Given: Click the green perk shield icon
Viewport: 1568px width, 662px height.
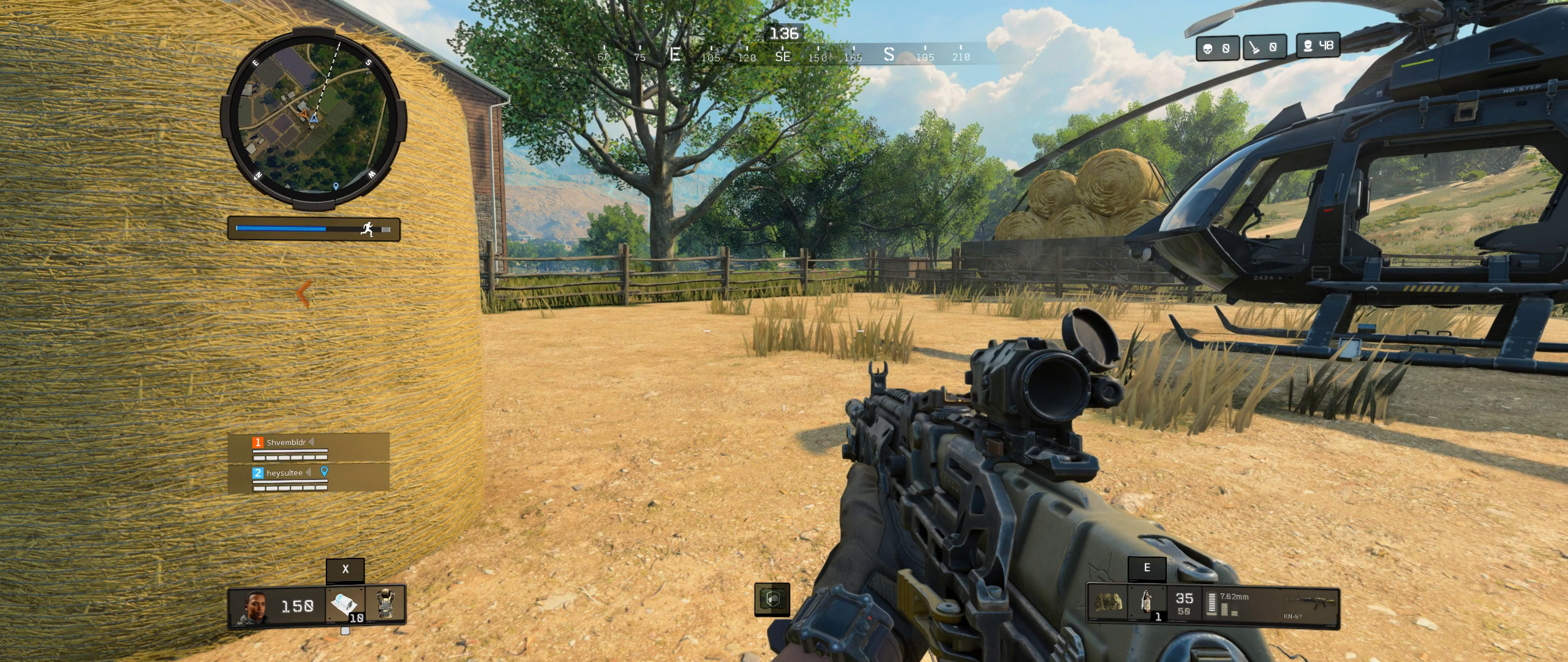Looking at the screenshot, I should tap(772, 599).
